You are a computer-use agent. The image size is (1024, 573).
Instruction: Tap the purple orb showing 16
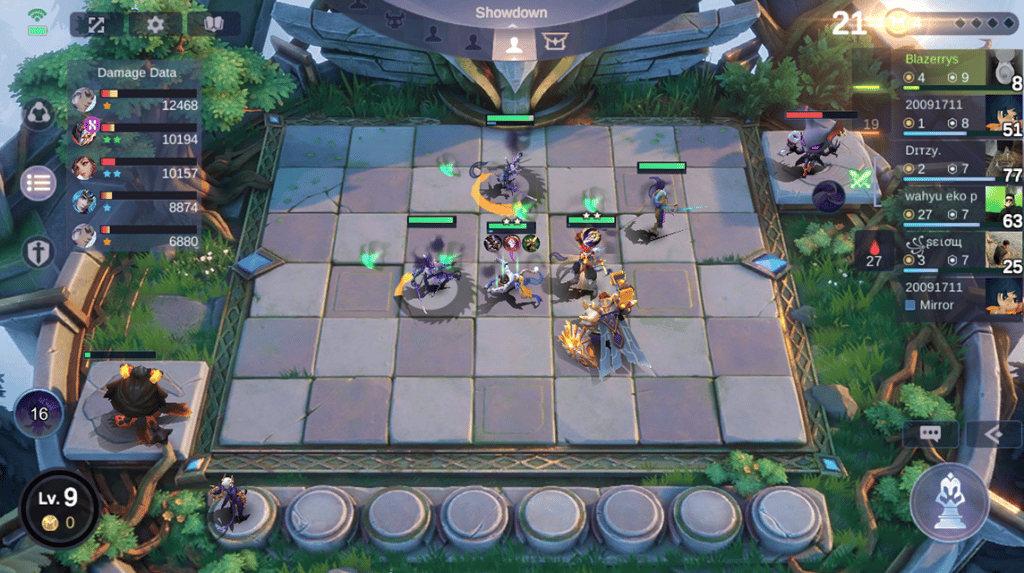[x=39, y=413]
